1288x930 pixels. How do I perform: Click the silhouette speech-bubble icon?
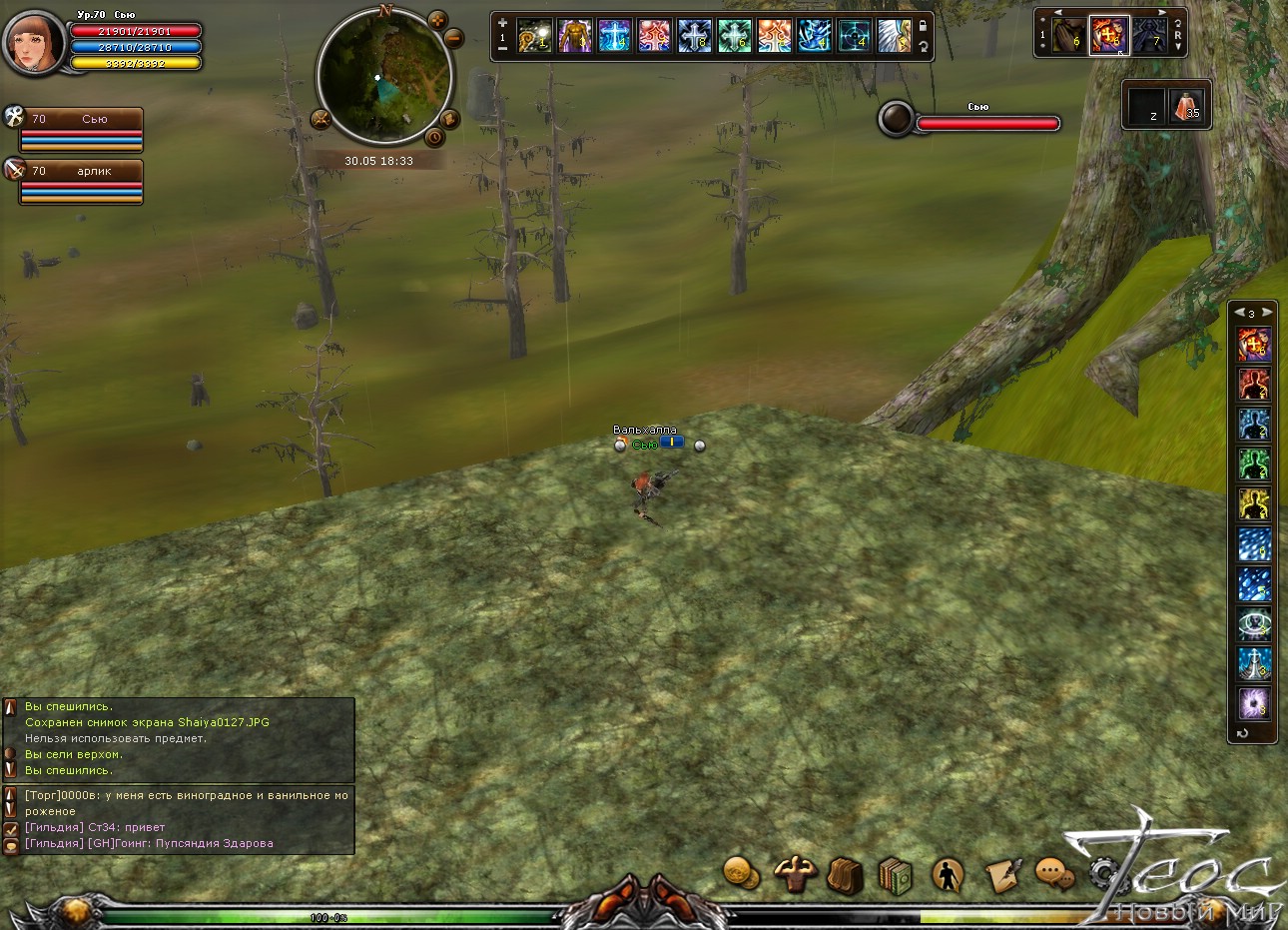point(948,875)
